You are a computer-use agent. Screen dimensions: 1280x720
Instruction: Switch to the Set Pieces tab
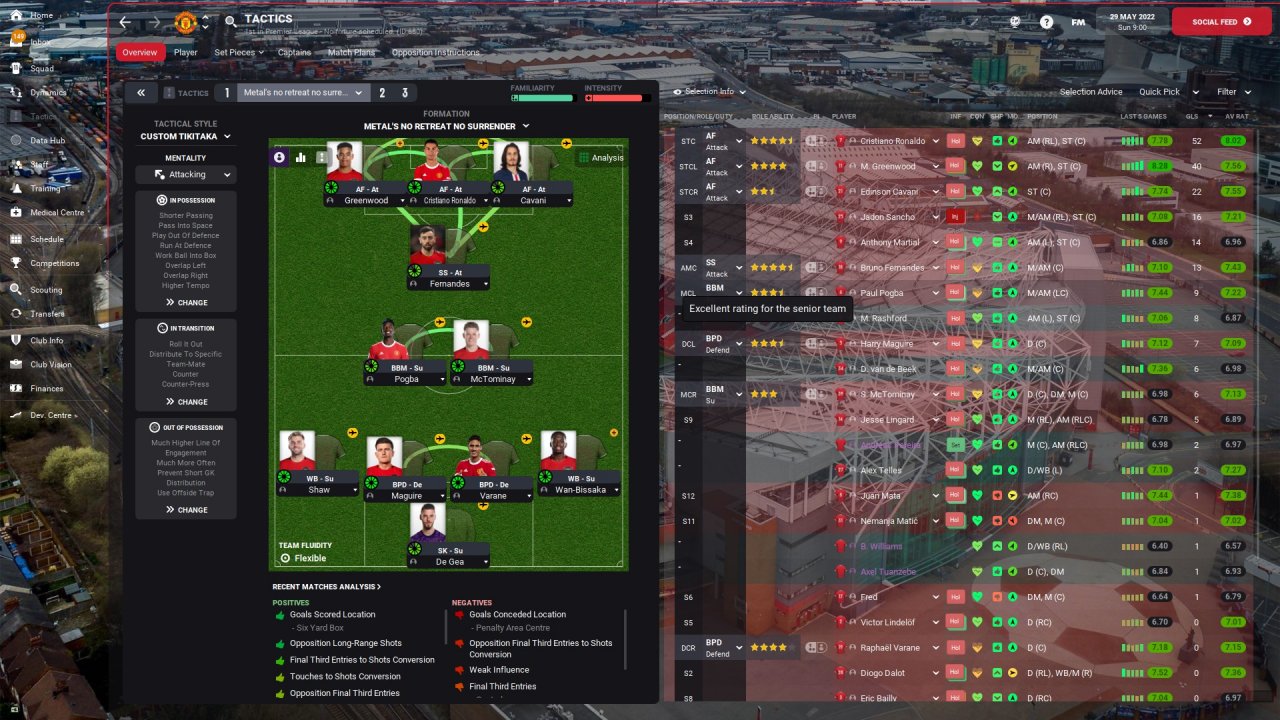[235, 52]
